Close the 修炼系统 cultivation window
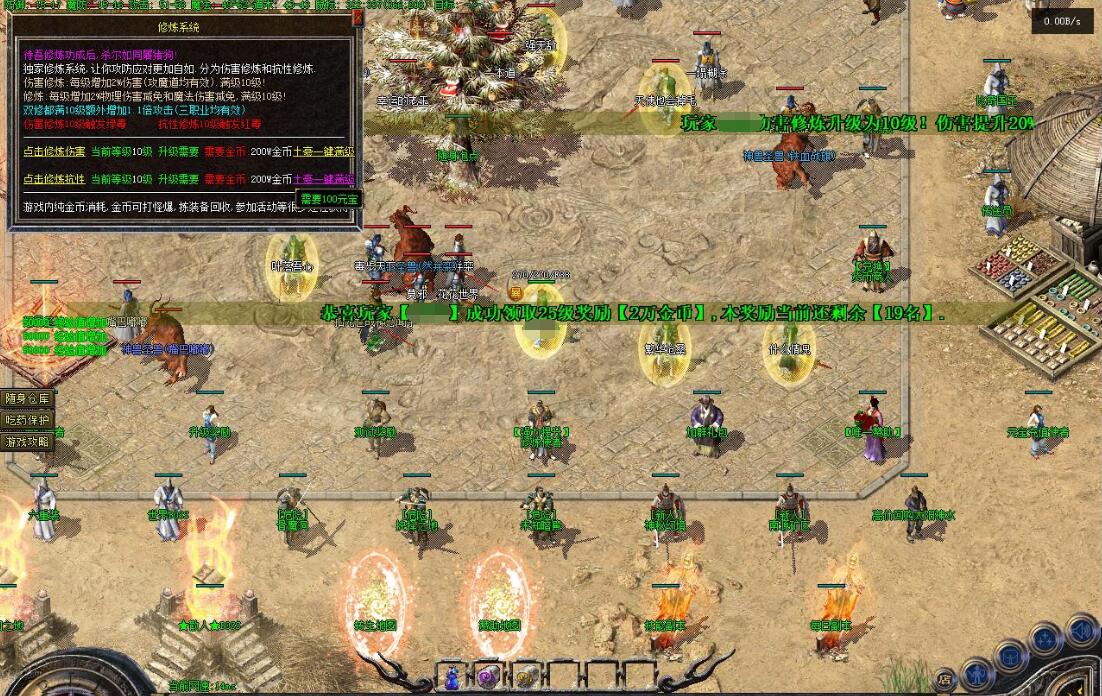Screen dimensions: 1102x696 tap(357, 18)
